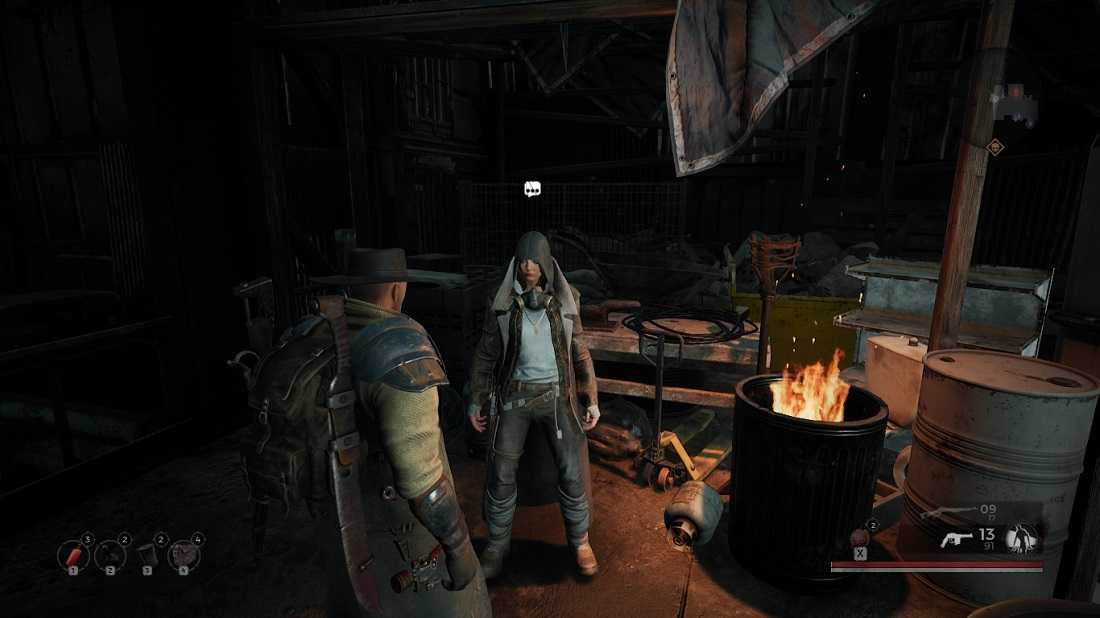
Task: Activate the dragon heart healing item
Action: click(x=859, y=539)
